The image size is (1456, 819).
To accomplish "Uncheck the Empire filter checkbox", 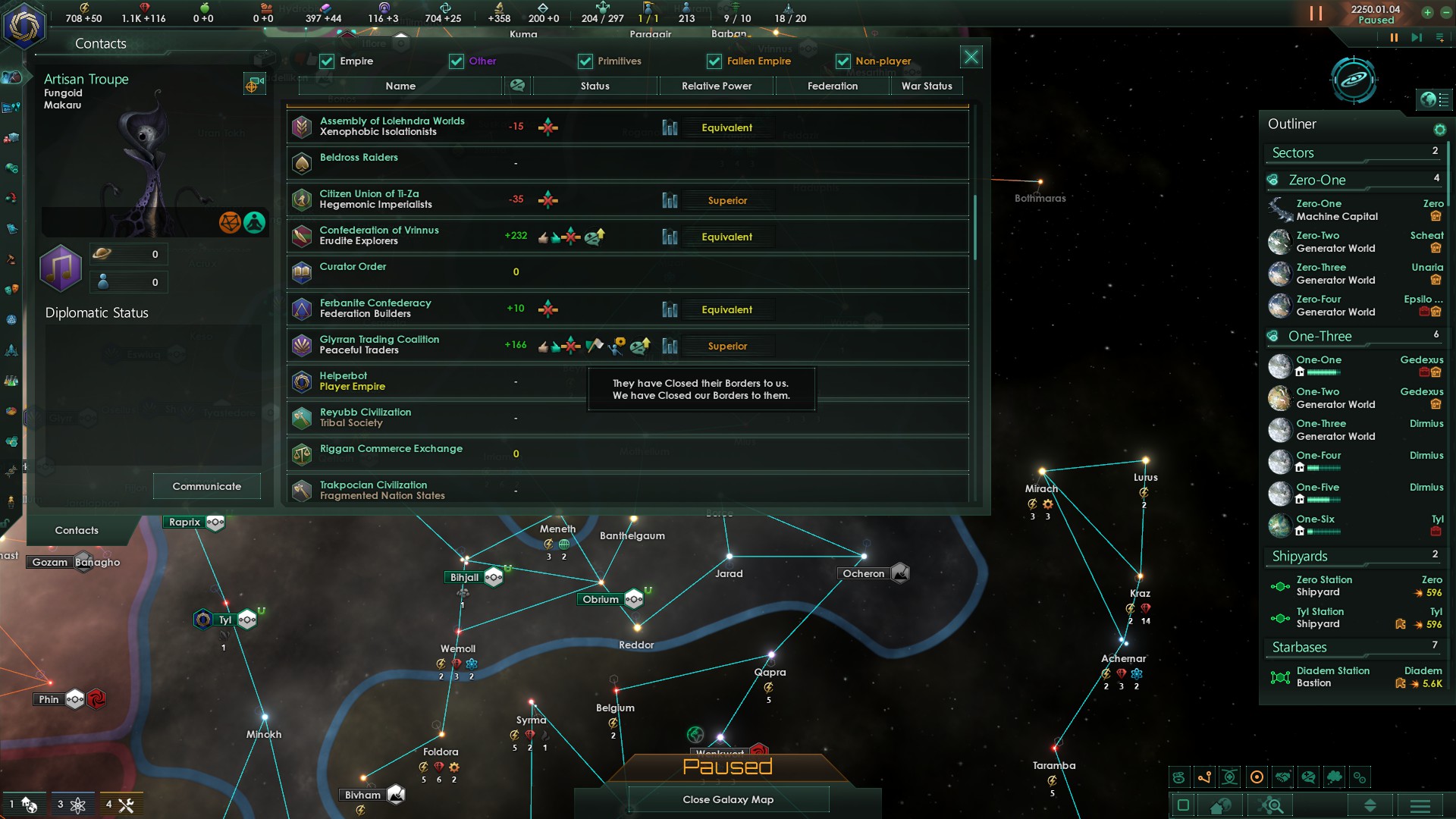I will (x=326, y=61).
